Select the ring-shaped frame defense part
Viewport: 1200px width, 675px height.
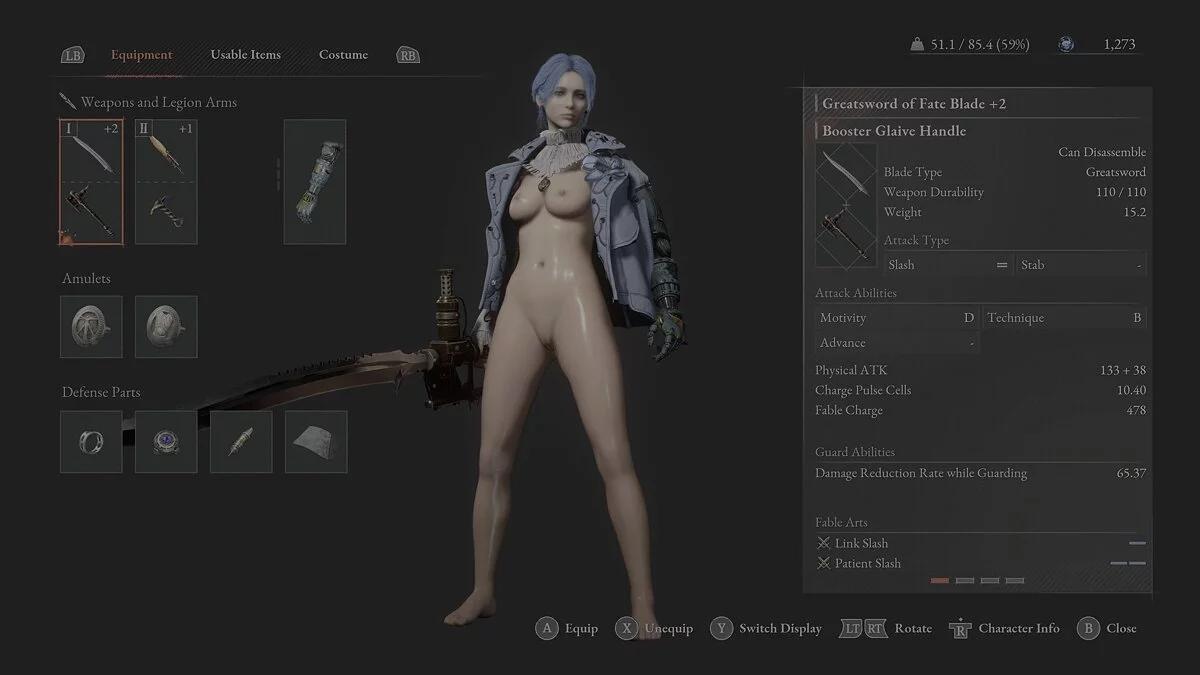[91, 441]
